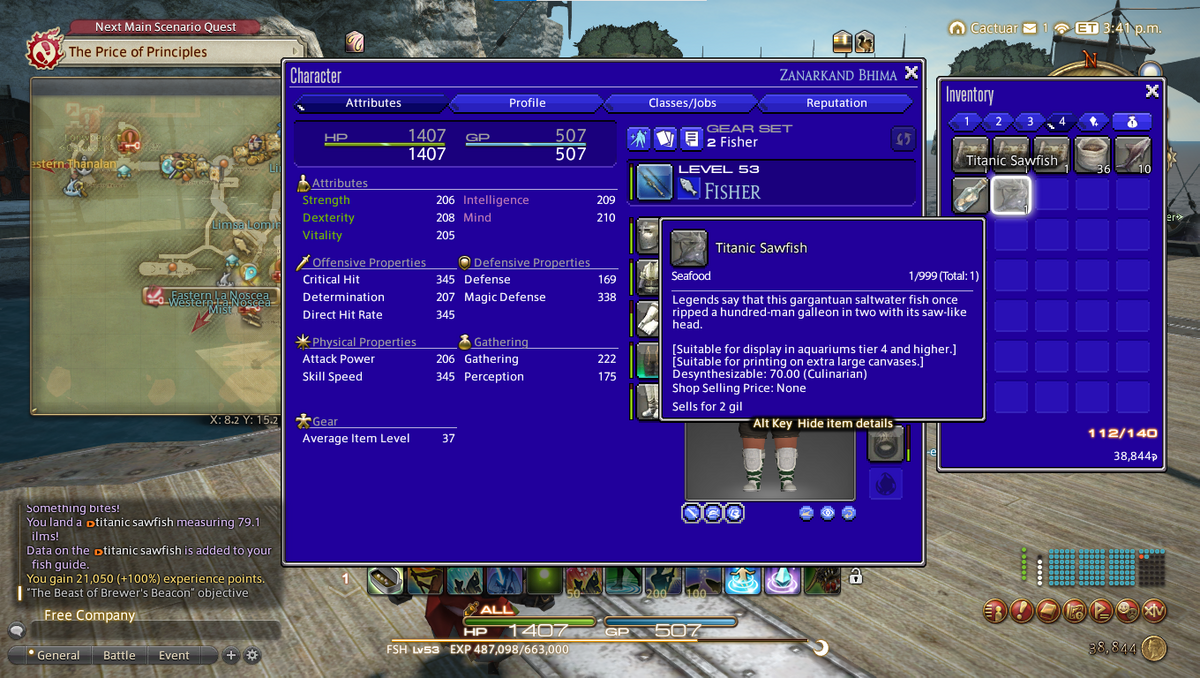Open the Classes/Jobs tab
The image size is (1200, 678).
[682, 103]
